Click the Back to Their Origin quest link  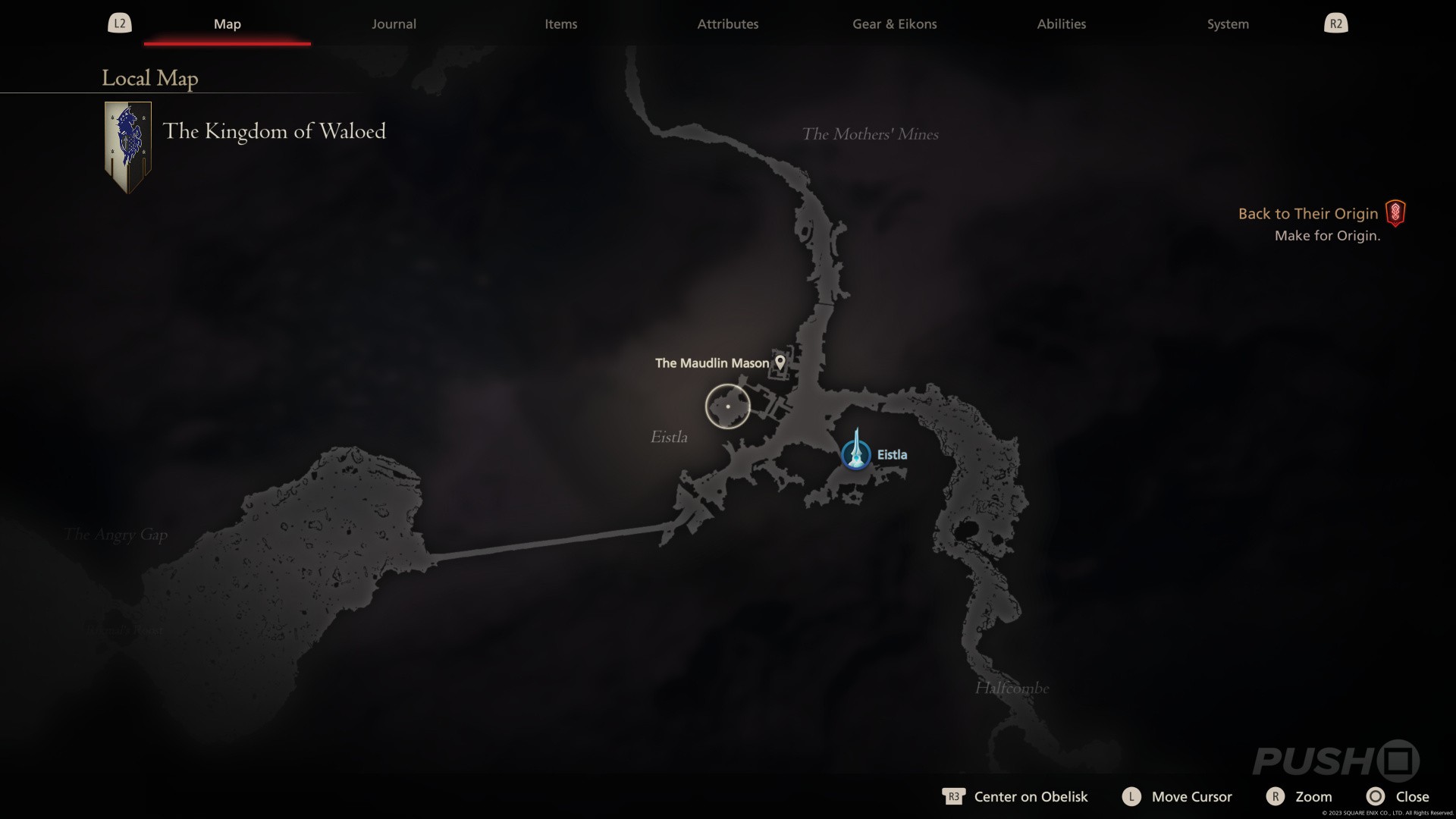[1308, 213]
